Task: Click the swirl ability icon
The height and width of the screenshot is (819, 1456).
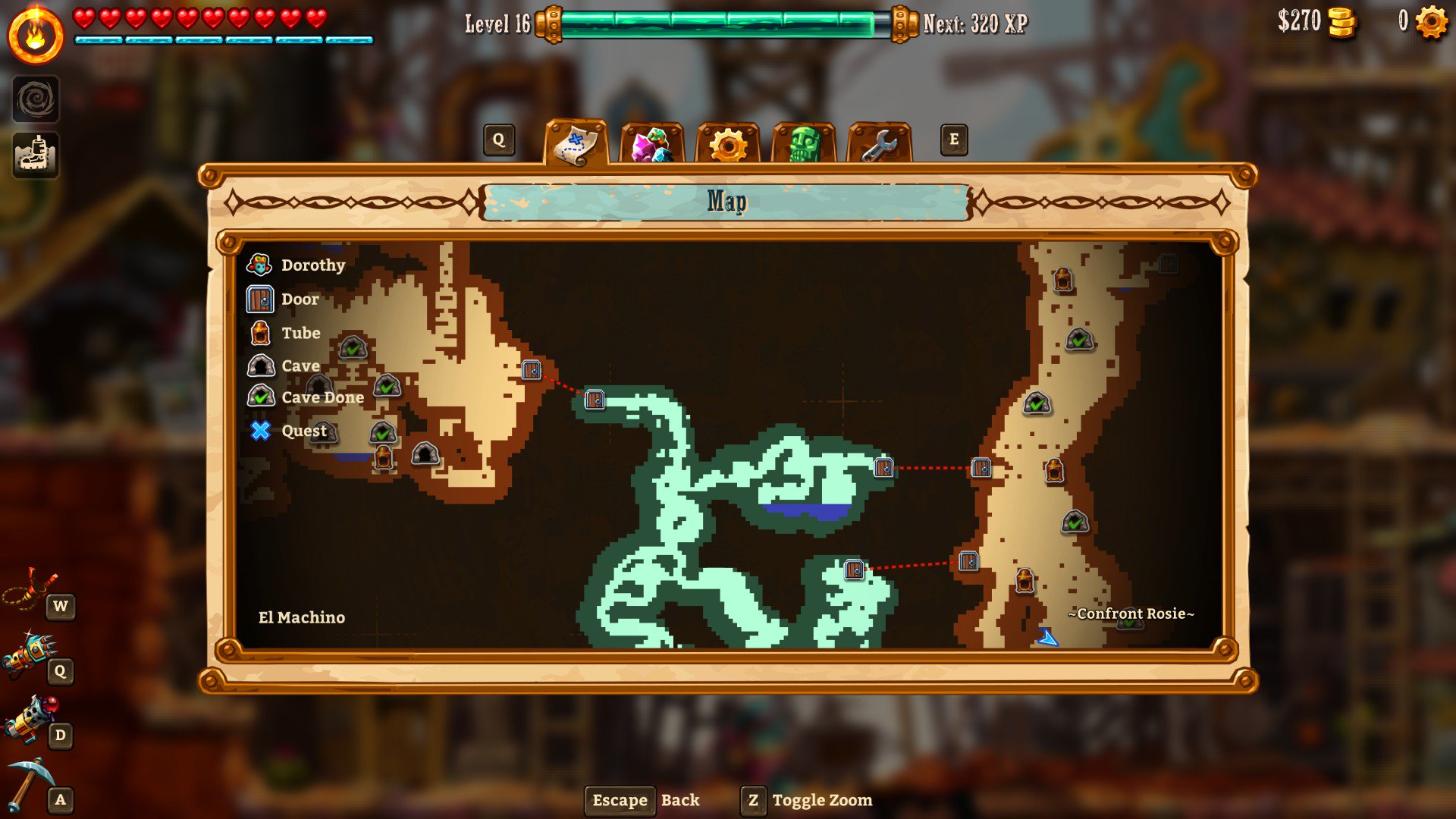Action: click(36, 99)
